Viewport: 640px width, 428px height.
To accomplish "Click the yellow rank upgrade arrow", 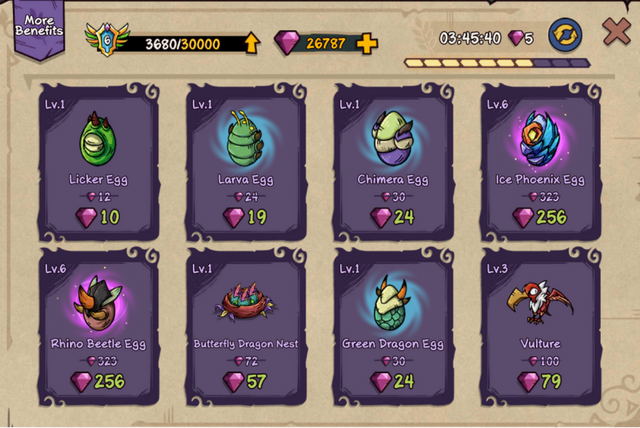I will pyautogui.click(x=251, y=43).
